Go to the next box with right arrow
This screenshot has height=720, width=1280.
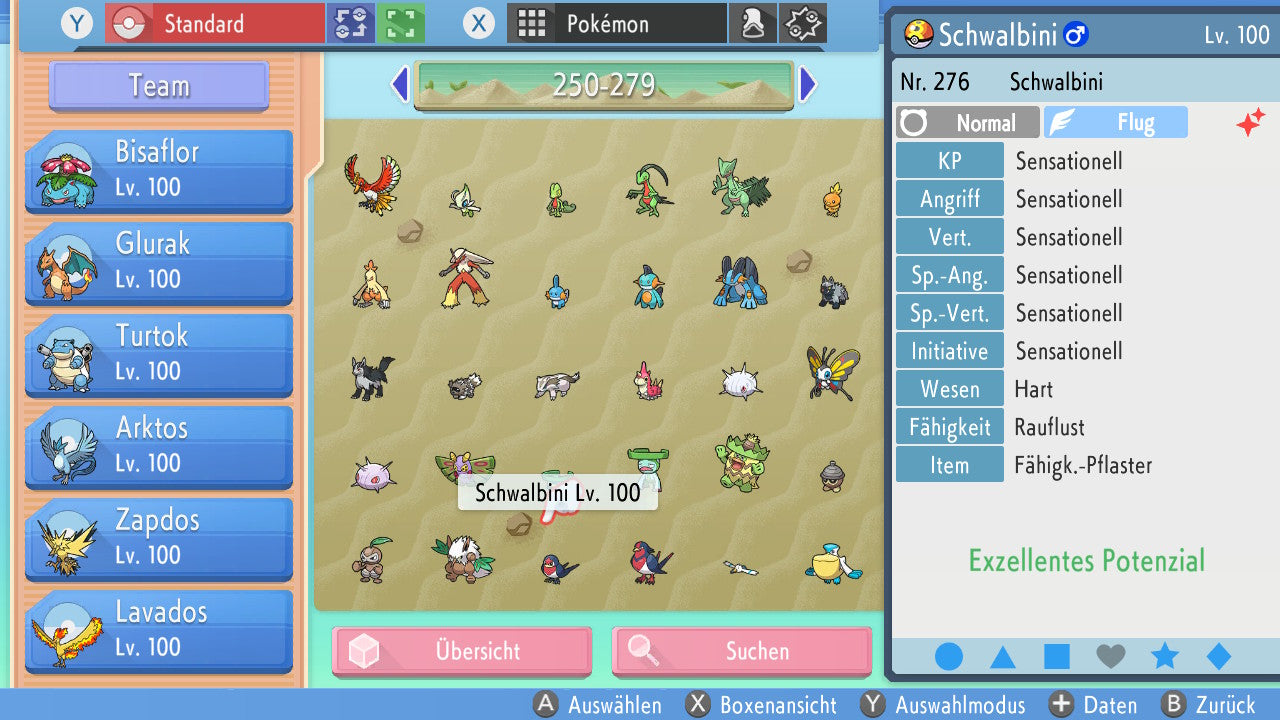click(x=808, y=85)
